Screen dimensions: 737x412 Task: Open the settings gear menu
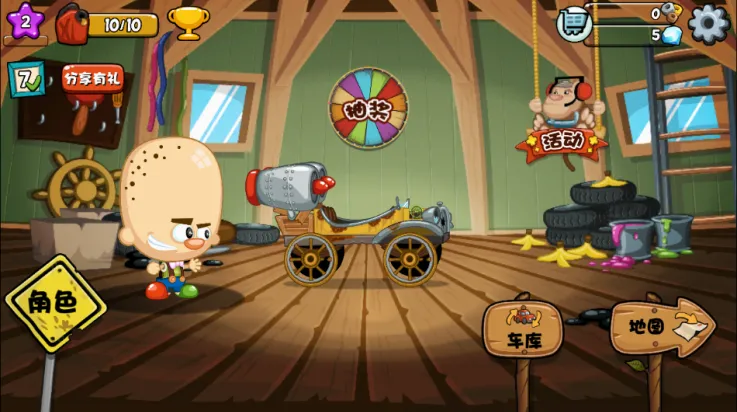[708, 23]
